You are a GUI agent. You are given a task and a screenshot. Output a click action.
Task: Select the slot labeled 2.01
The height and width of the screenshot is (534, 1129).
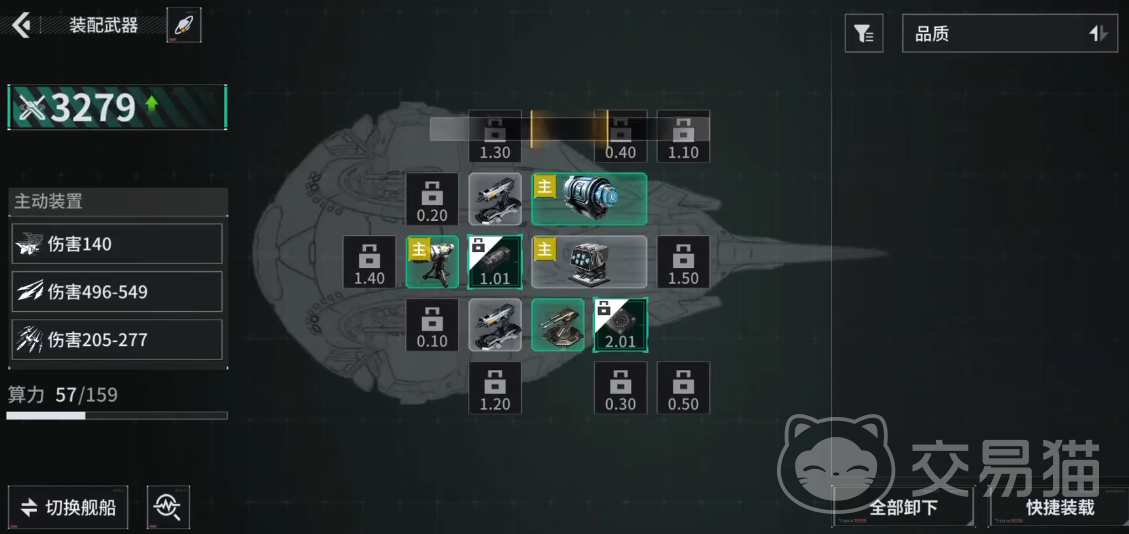[620, 325]
